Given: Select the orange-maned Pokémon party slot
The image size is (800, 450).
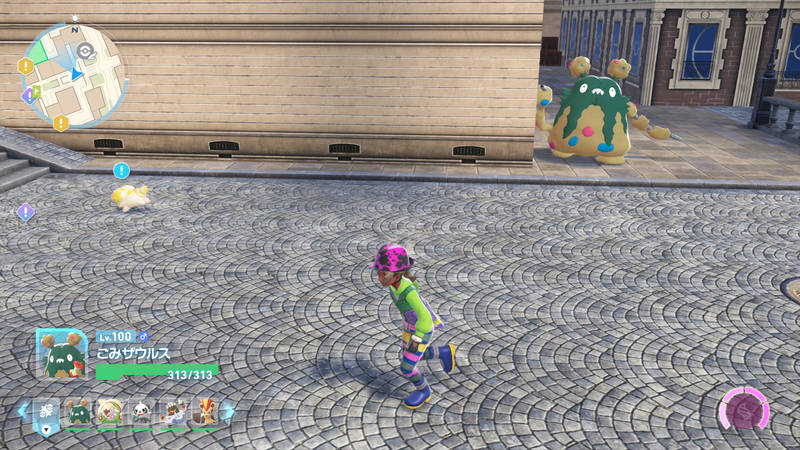Looking at the screenshot, I should (x=205, y=411).
